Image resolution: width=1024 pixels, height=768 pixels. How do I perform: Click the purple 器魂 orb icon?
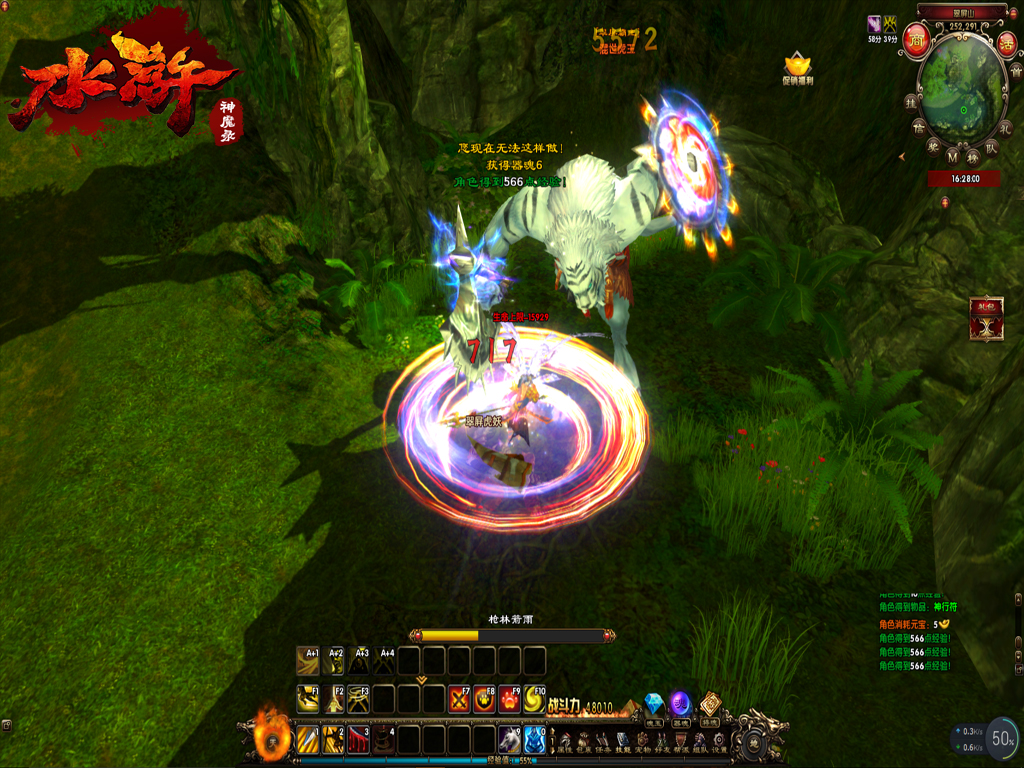681,705
